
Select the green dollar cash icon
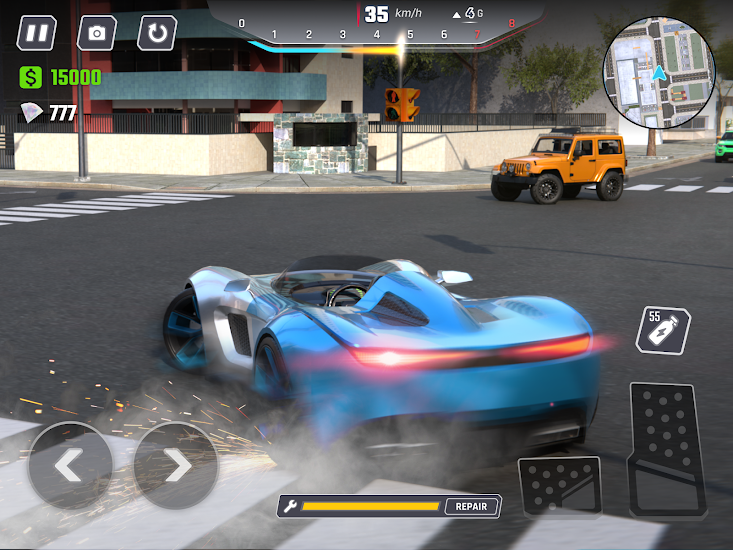31,77
